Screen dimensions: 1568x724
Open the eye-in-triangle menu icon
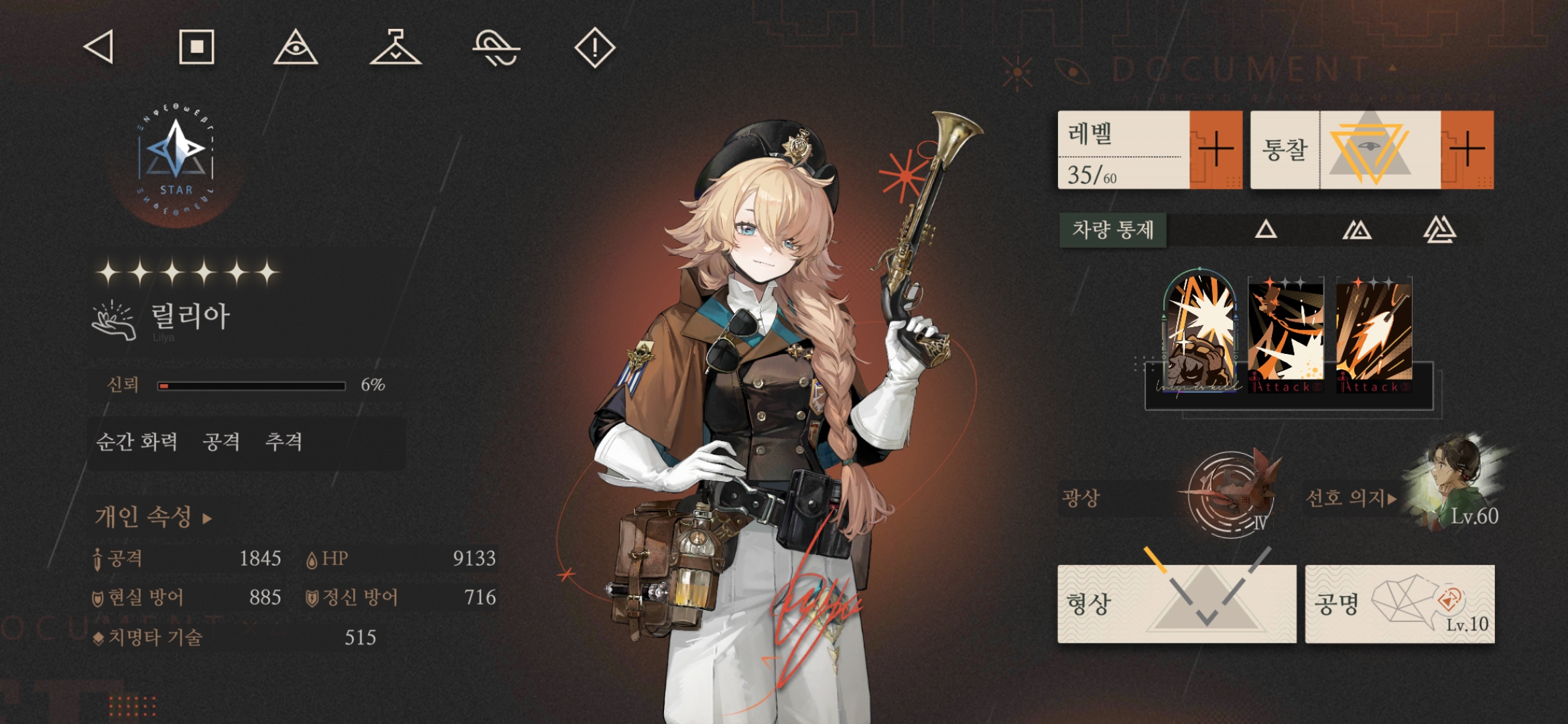pyautogui.click(x=296, y=48)
